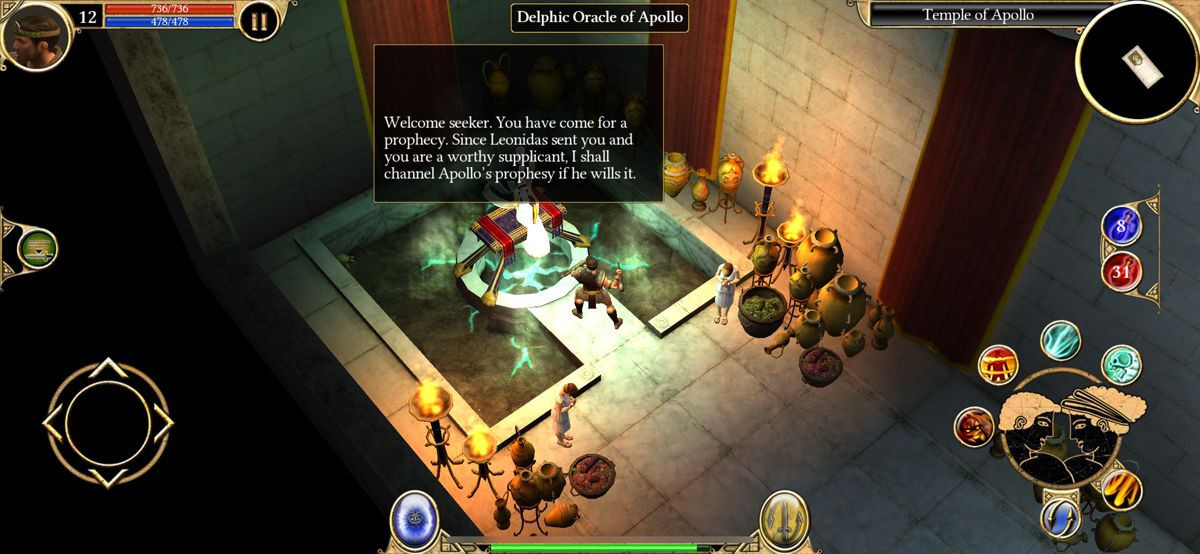1200x554 pixels.
Task: Tap the virtual movement joystick ring
Action: [x=106, y=421]
